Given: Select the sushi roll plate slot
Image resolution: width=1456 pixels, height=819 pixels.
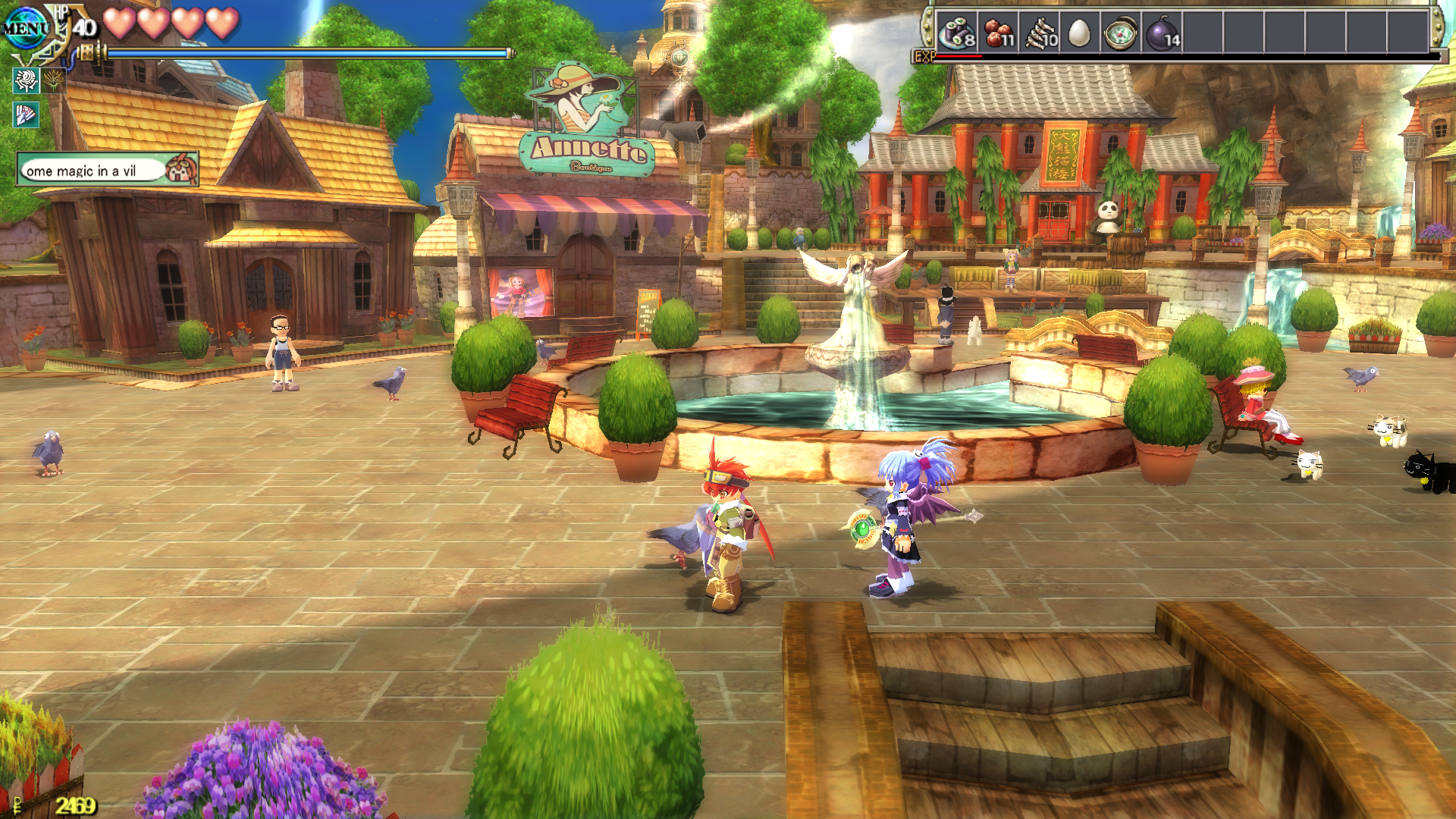Looking at the screenshot, I should coord(957,33).
